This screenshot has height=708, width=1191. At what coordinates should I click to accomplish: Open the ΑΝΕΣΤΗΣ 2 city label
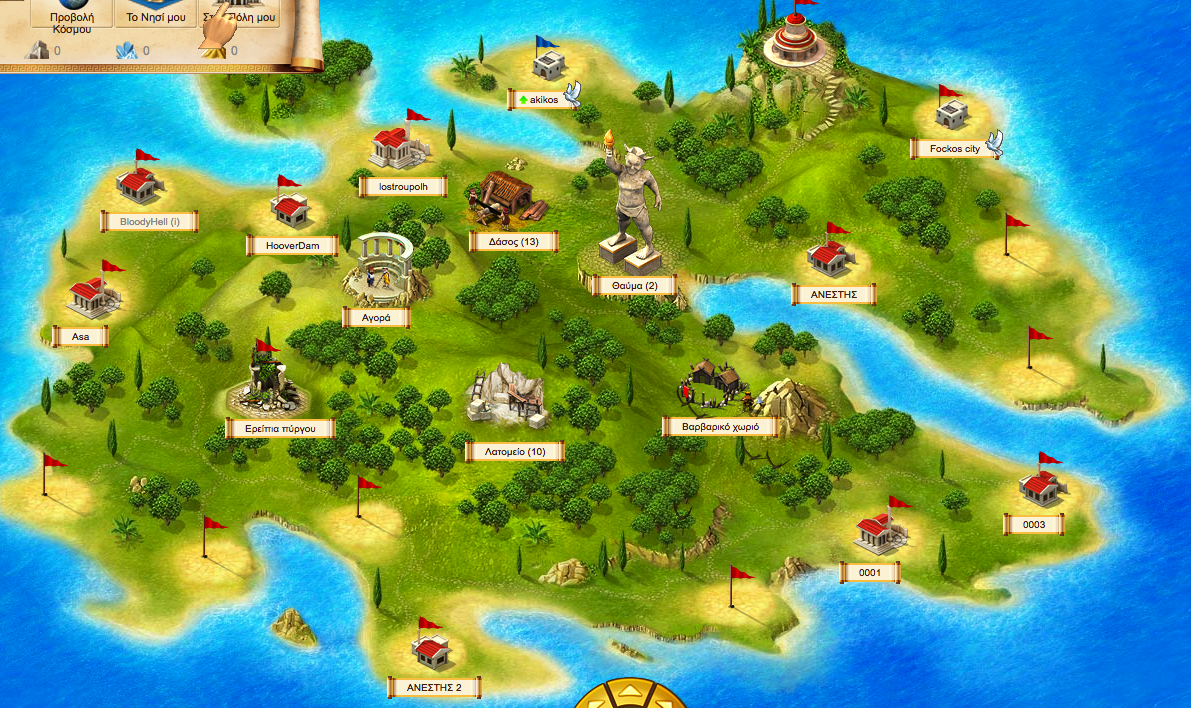tap(434, 687)
